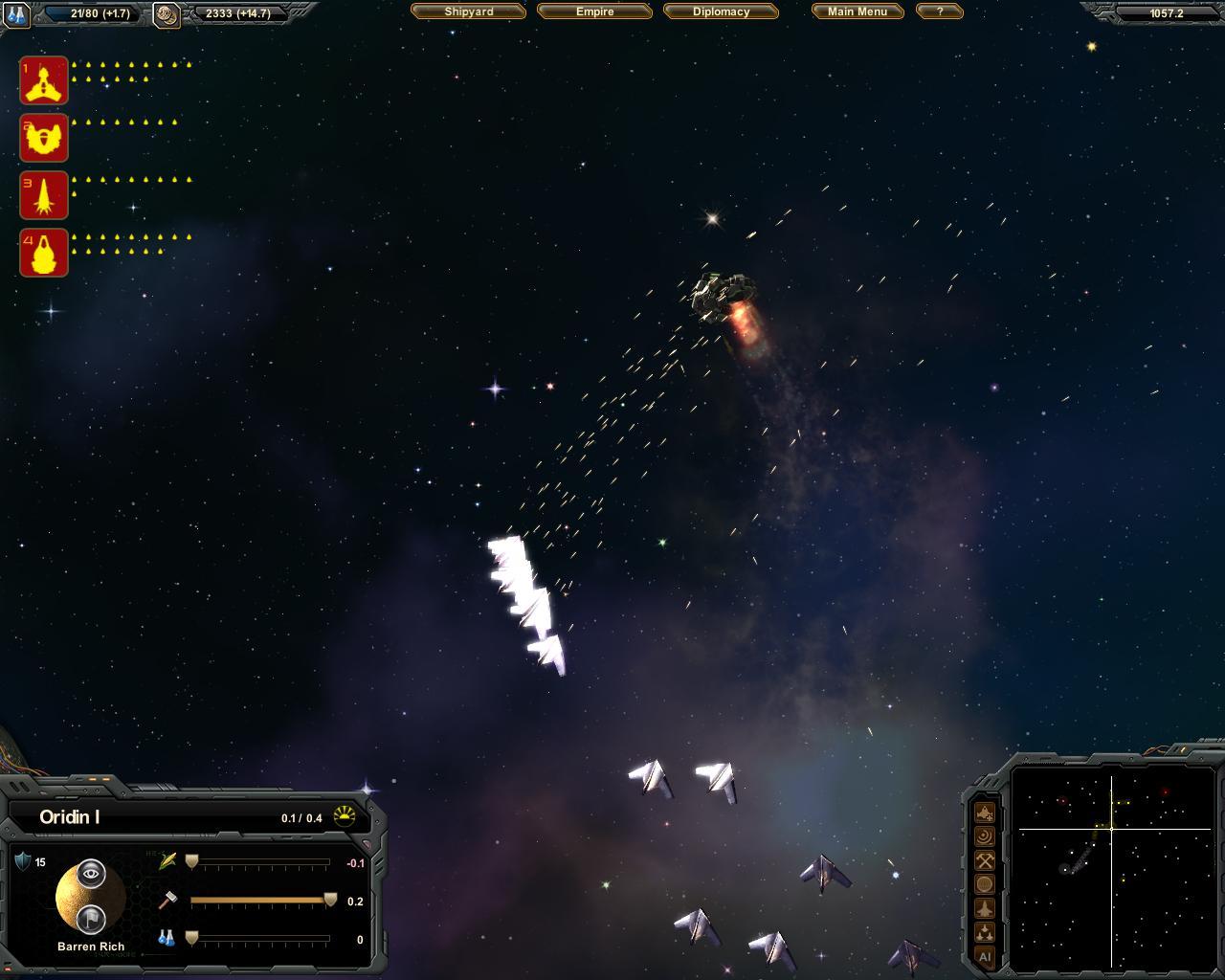This screenshot has width=1225, height=980.
Task: Select fleet group 1
Action: pos(44,80)
